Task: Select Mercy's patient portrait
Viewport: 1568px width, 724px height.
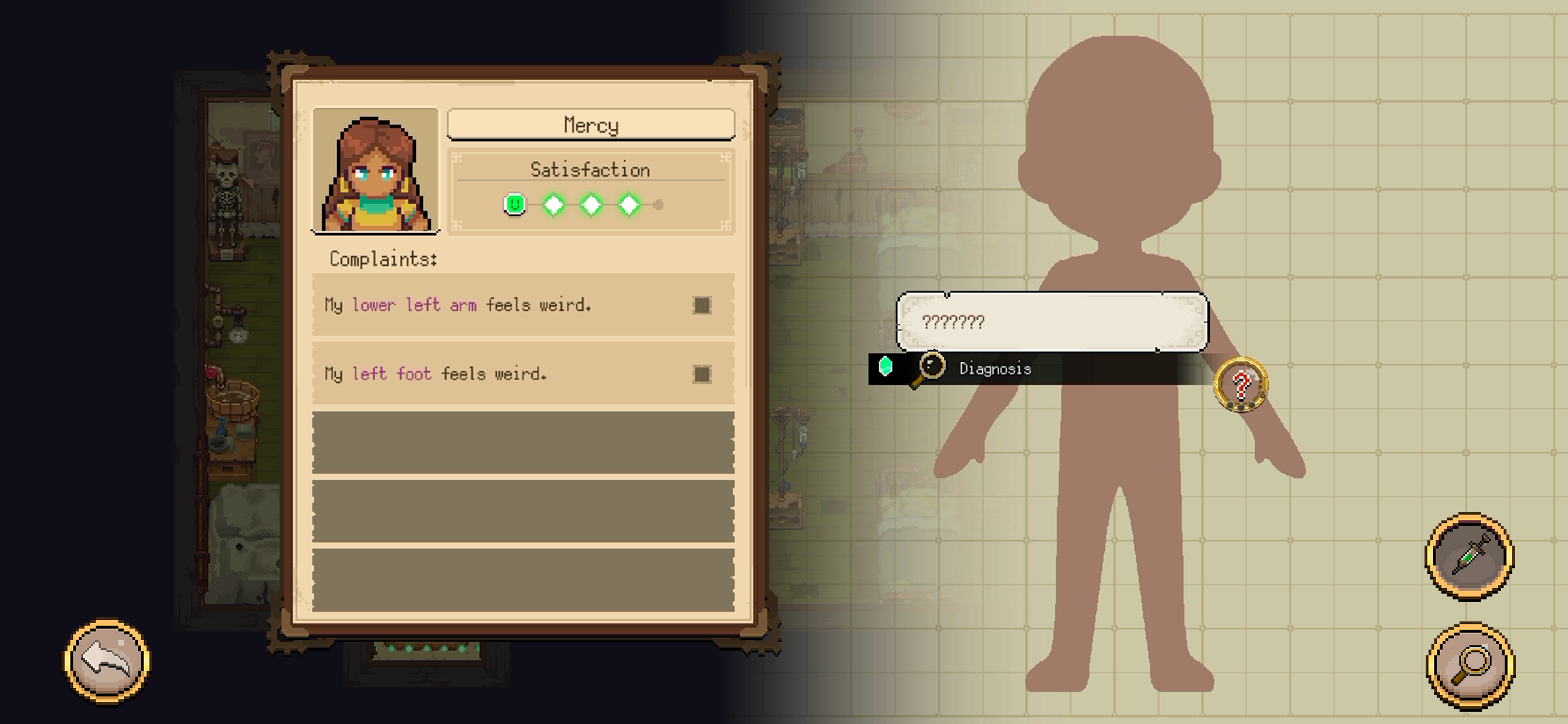Action: pos(375,171)
